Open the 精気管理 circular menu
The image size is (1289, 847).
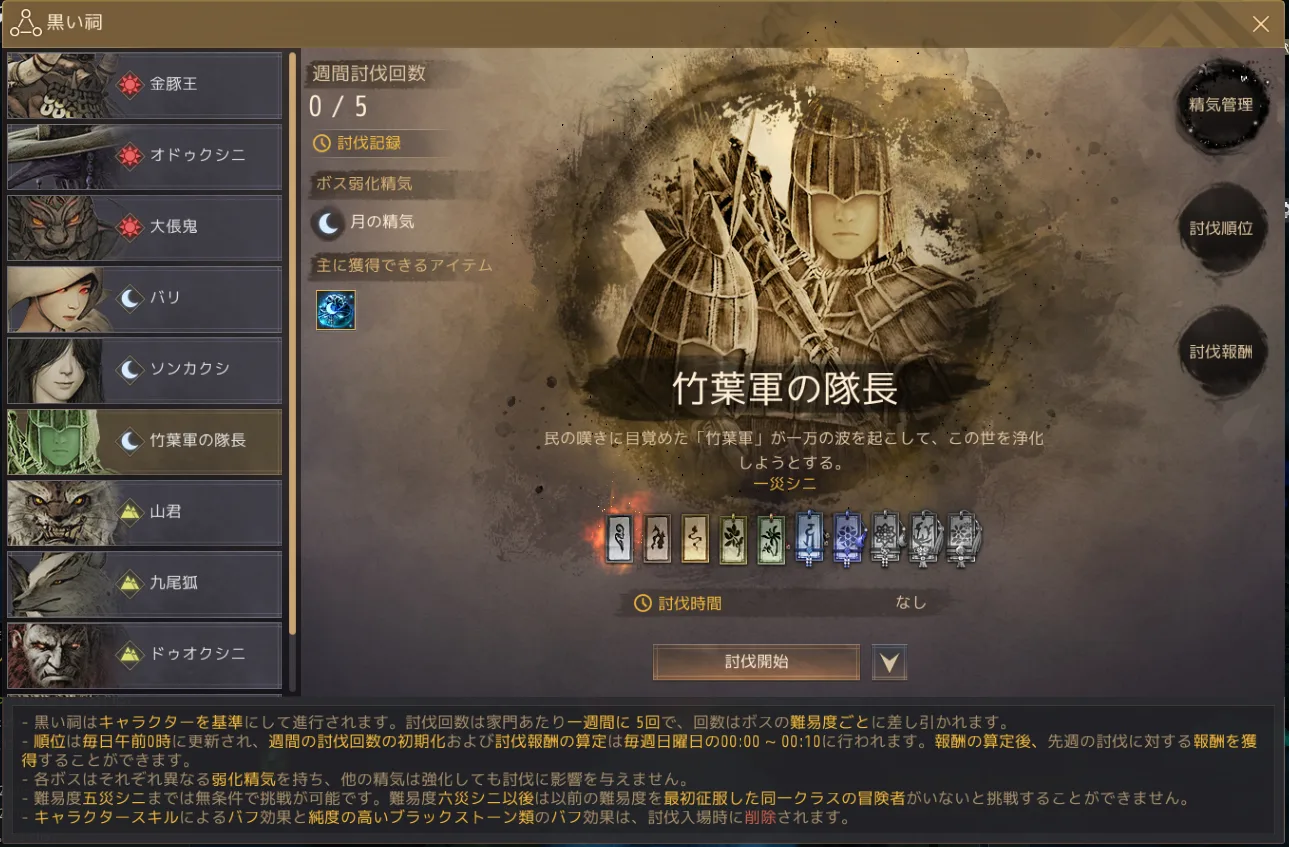coord(1221,105)
